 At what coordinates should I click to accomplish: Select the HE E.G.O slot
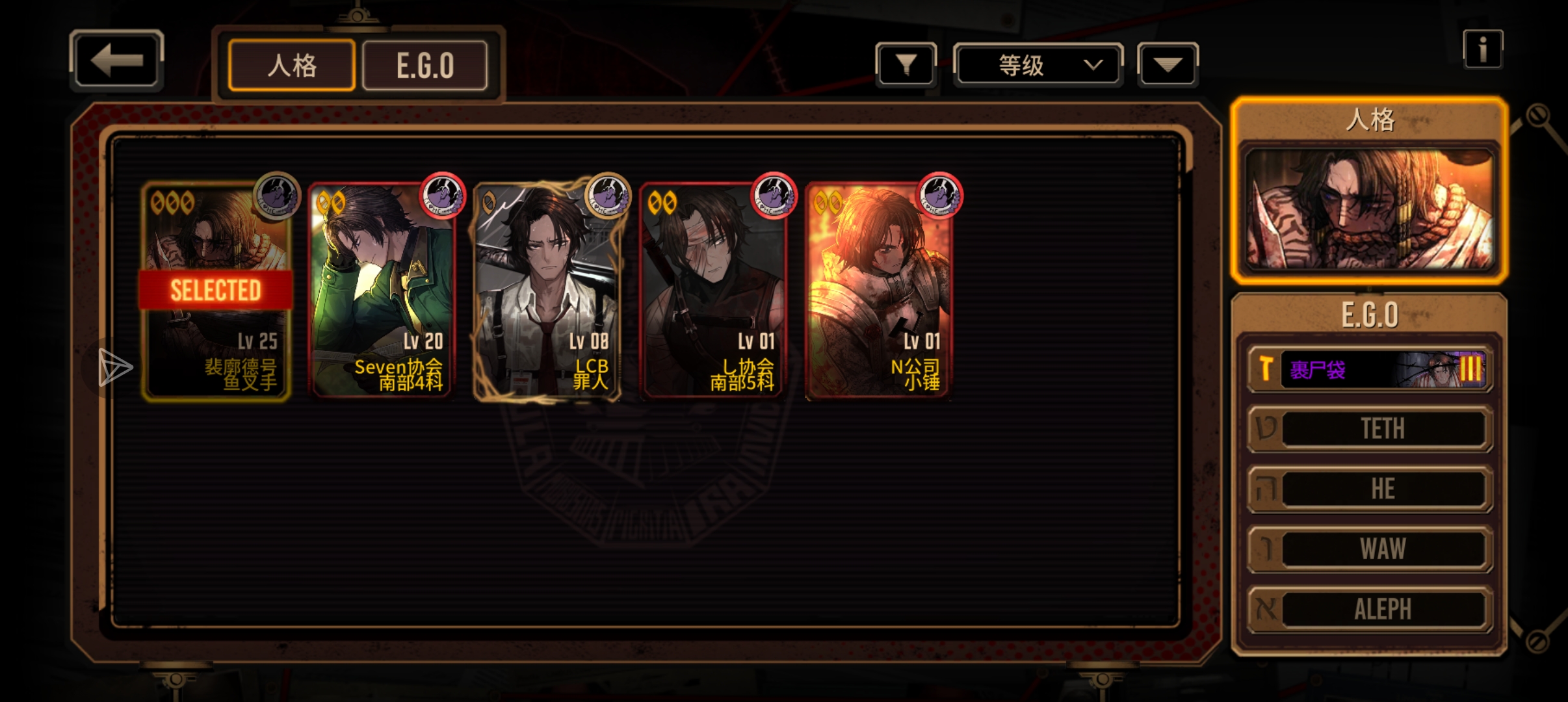click(1370, 489)
